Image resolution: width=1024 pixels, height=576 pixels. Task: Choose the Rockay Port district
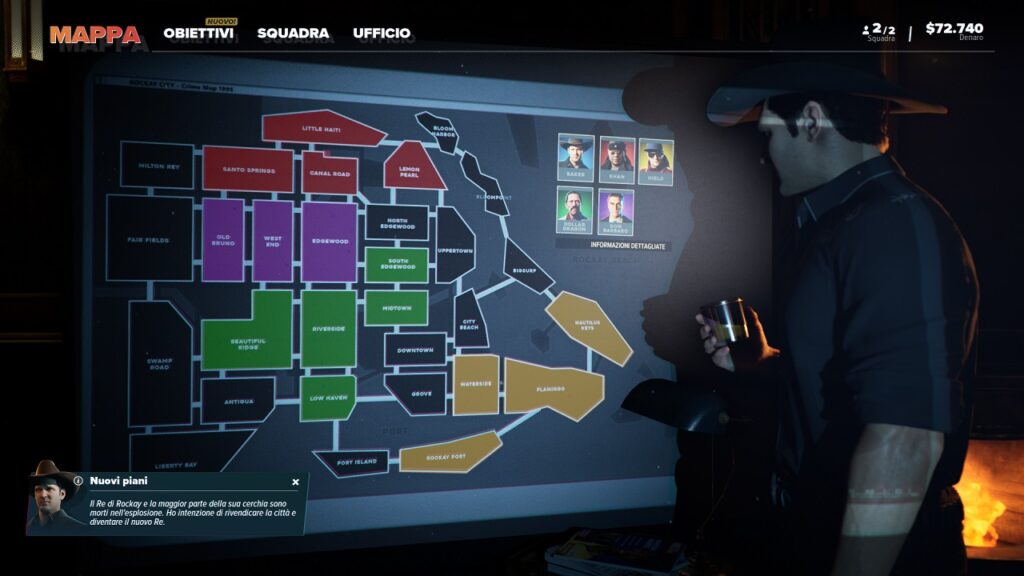point(448,453)
